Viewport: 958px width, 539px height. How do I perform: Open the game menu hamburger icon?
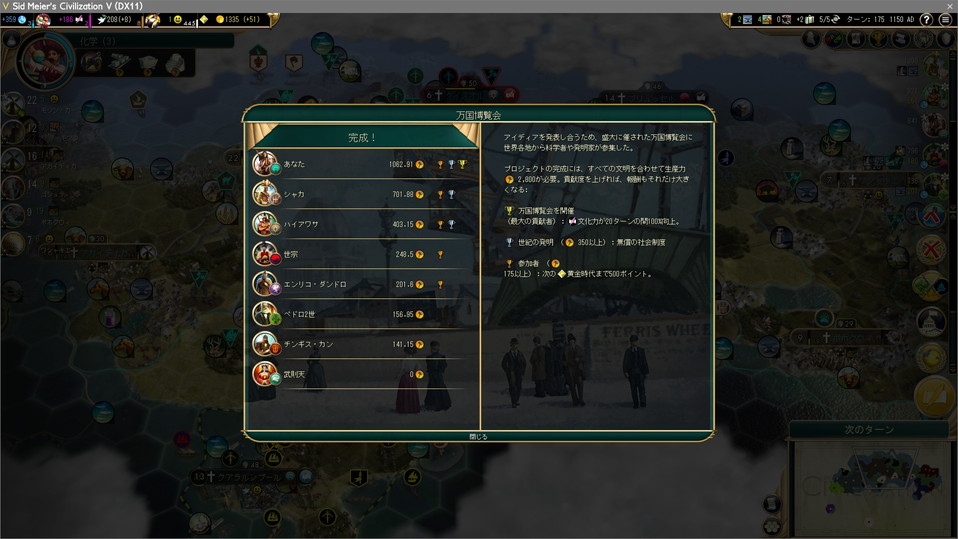(x=945, y=19)
